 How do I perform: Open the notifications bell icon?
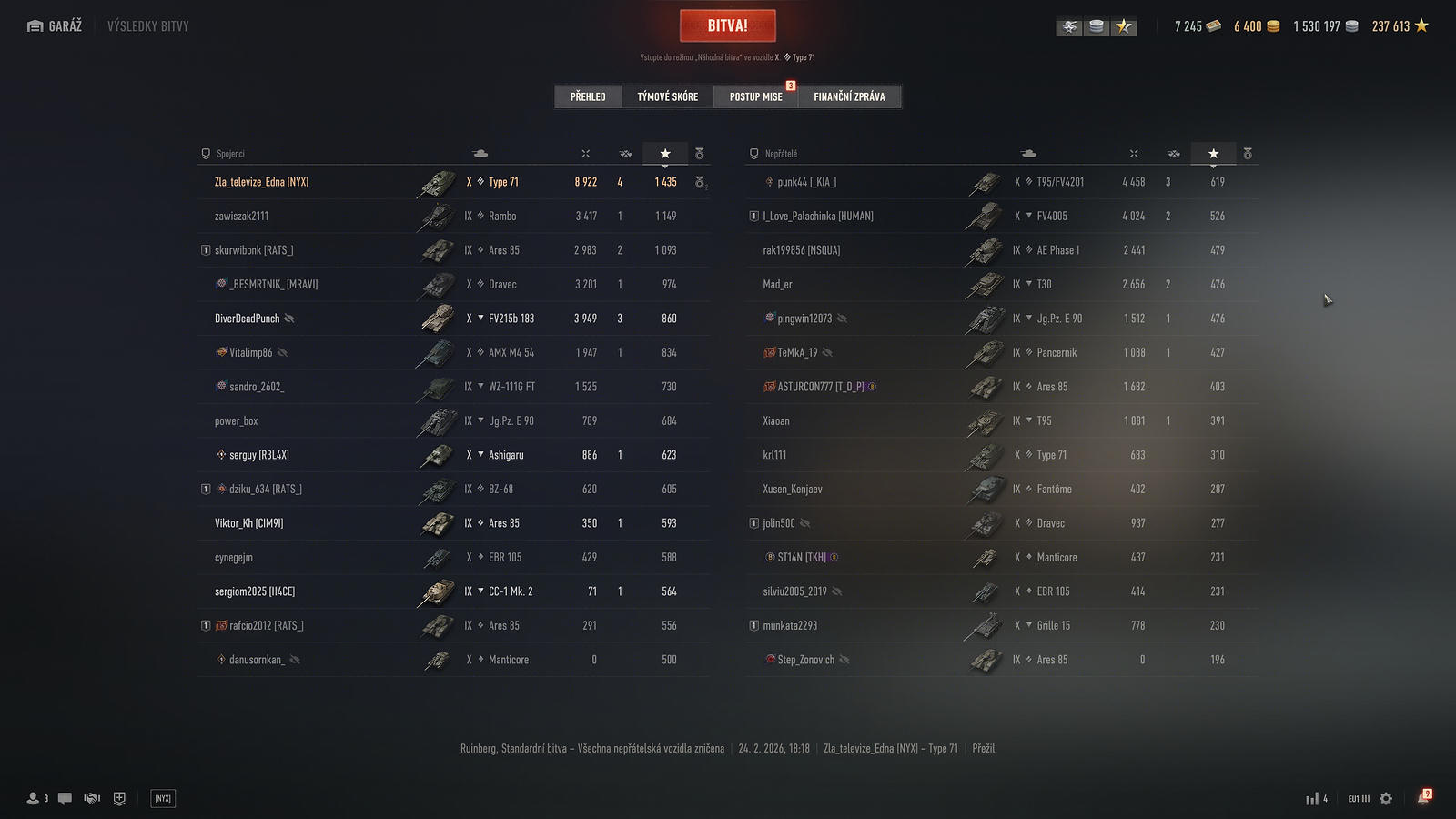tap(1423, 799)
